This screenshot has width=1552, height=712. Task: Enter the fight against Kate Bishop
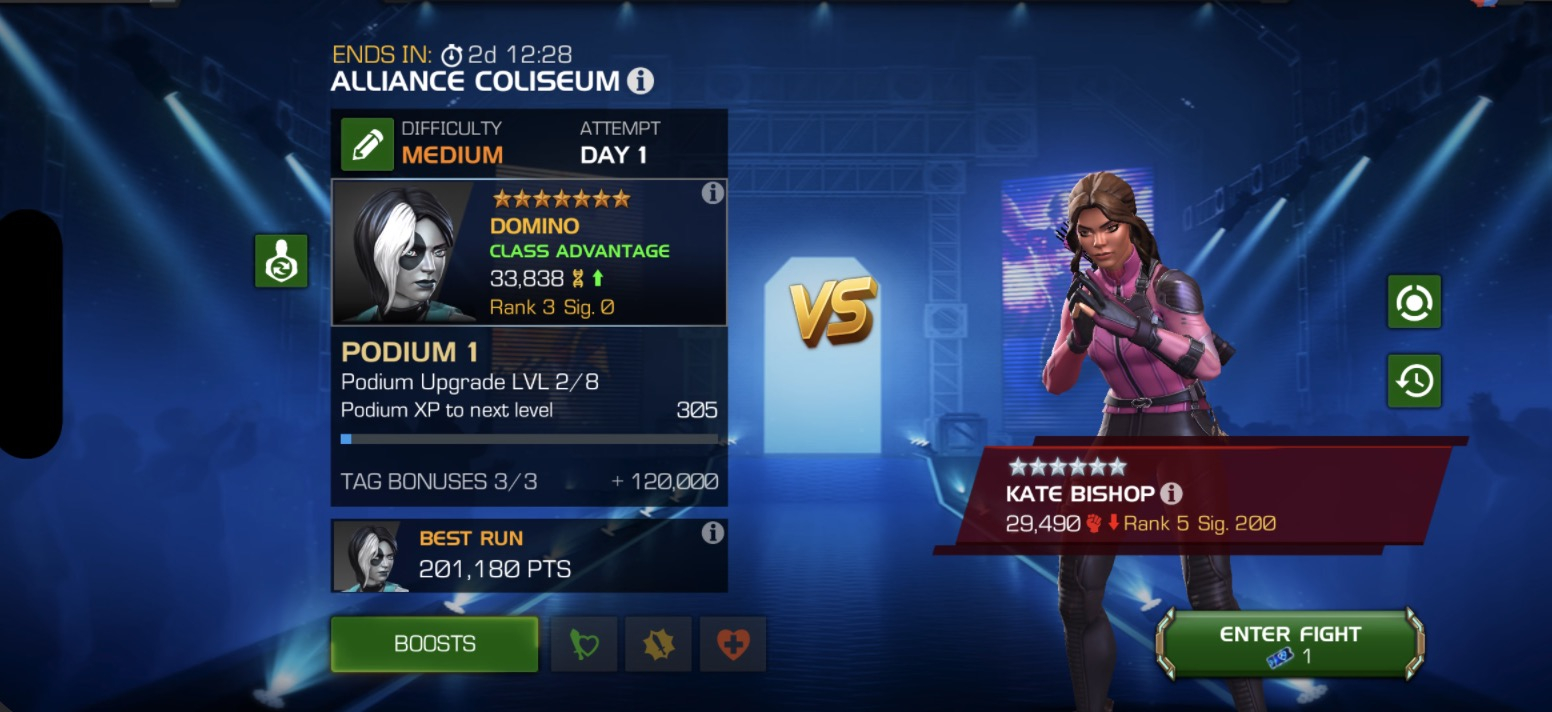tap(1290, 644)
